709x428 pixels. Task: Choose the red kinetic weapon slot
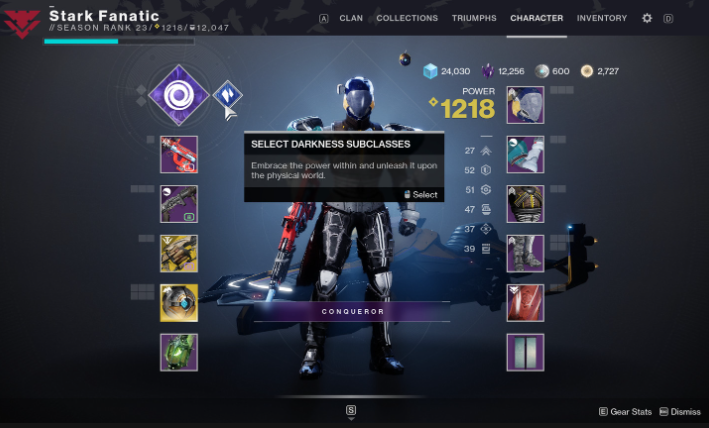tap(179, 155)
